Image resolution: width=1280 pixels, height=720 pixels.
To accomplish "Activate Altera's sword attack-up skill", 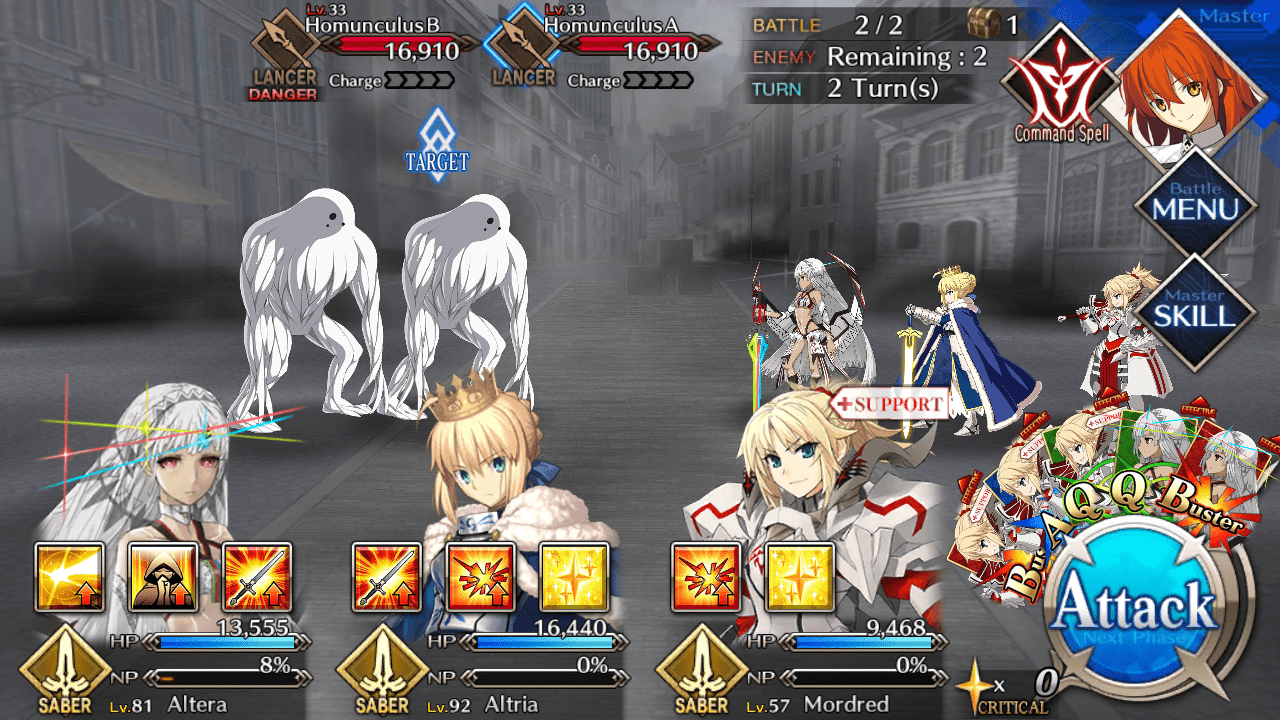I will (257, 577).
